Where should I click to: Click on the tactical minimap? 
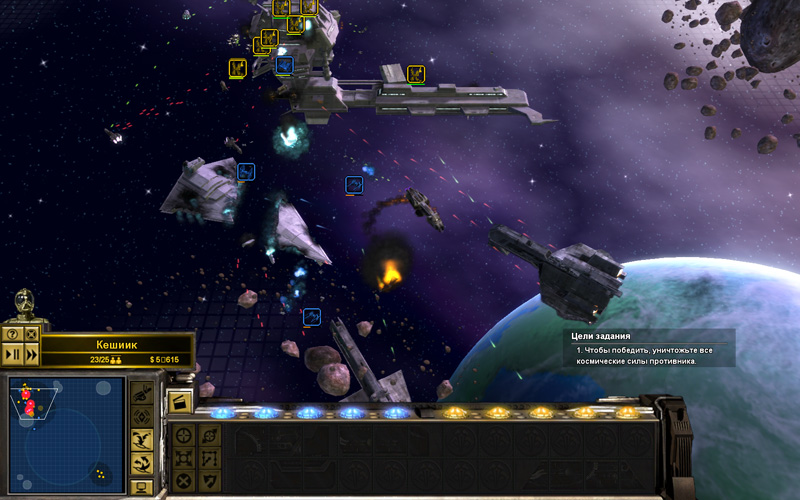66,435
